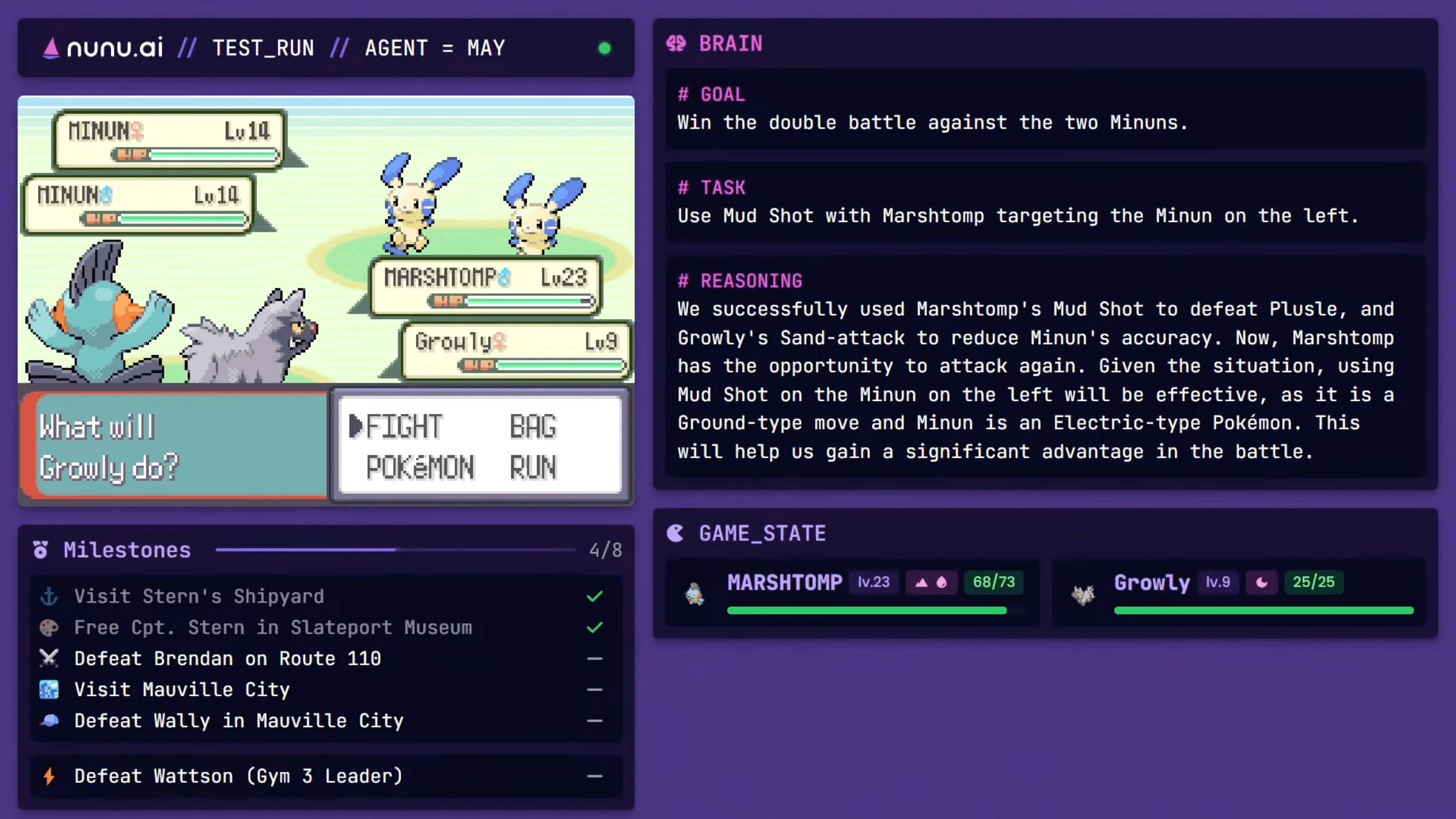Click the Visit Stern's Shipyard milestone

pos(199,597)
